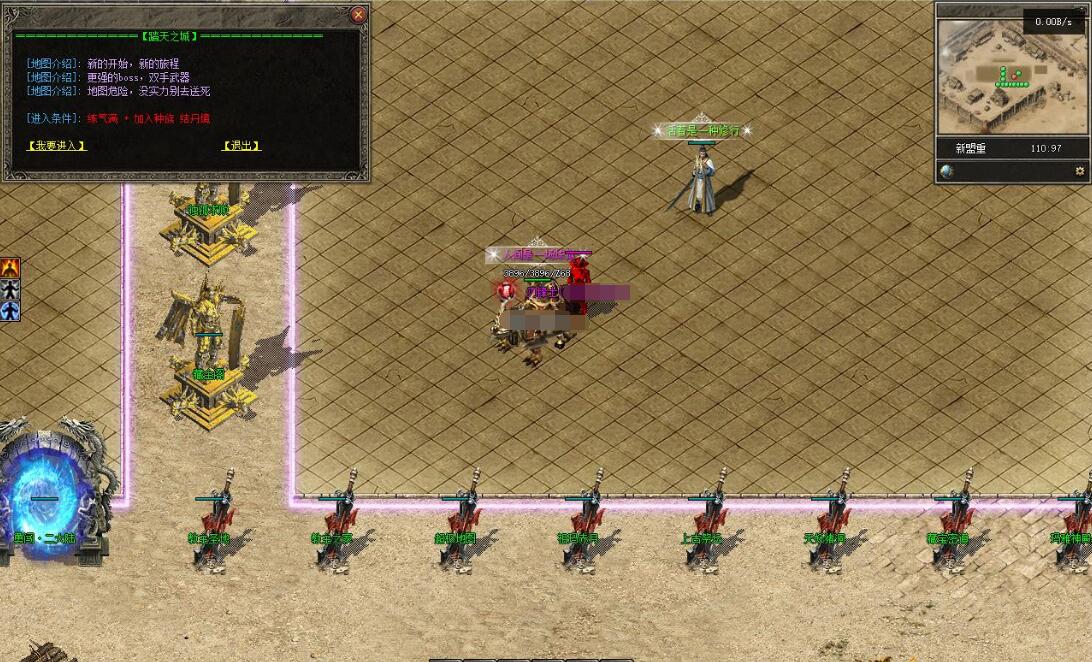
Task: Select the grey silhouette buff icon
Action: (10, 289)
